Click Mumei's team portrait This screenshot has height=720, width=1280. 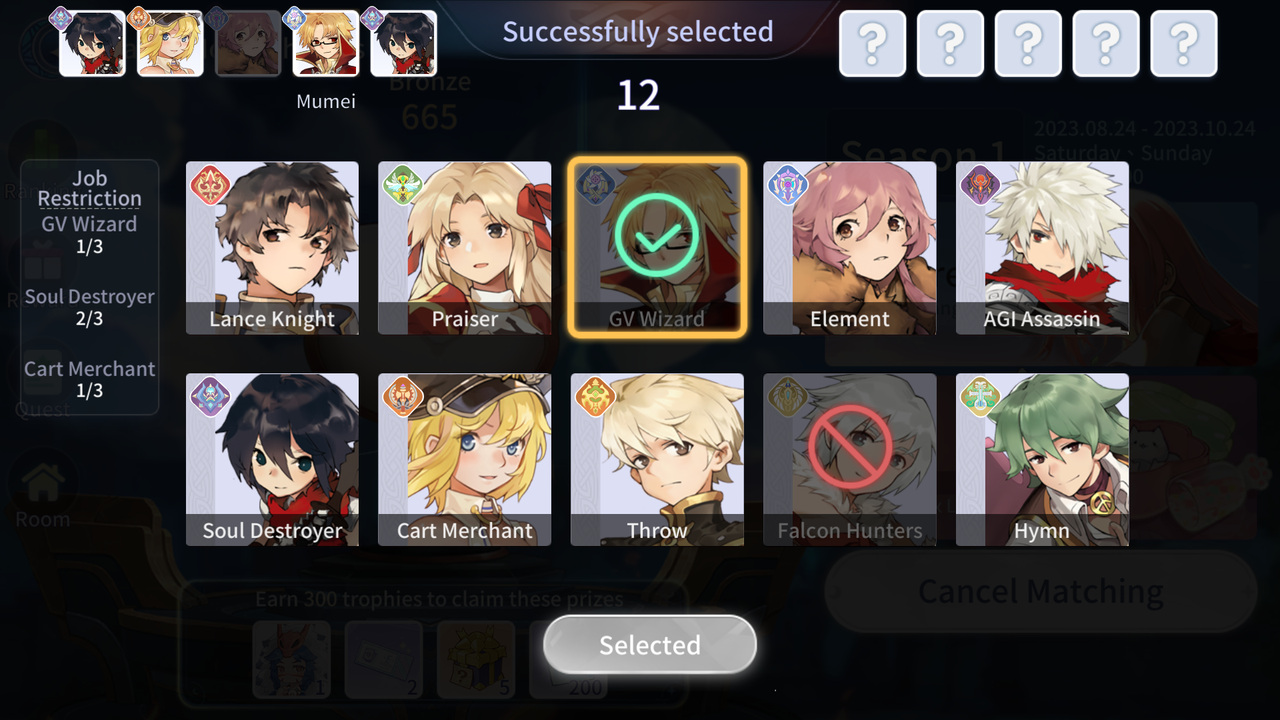[326, 44]
